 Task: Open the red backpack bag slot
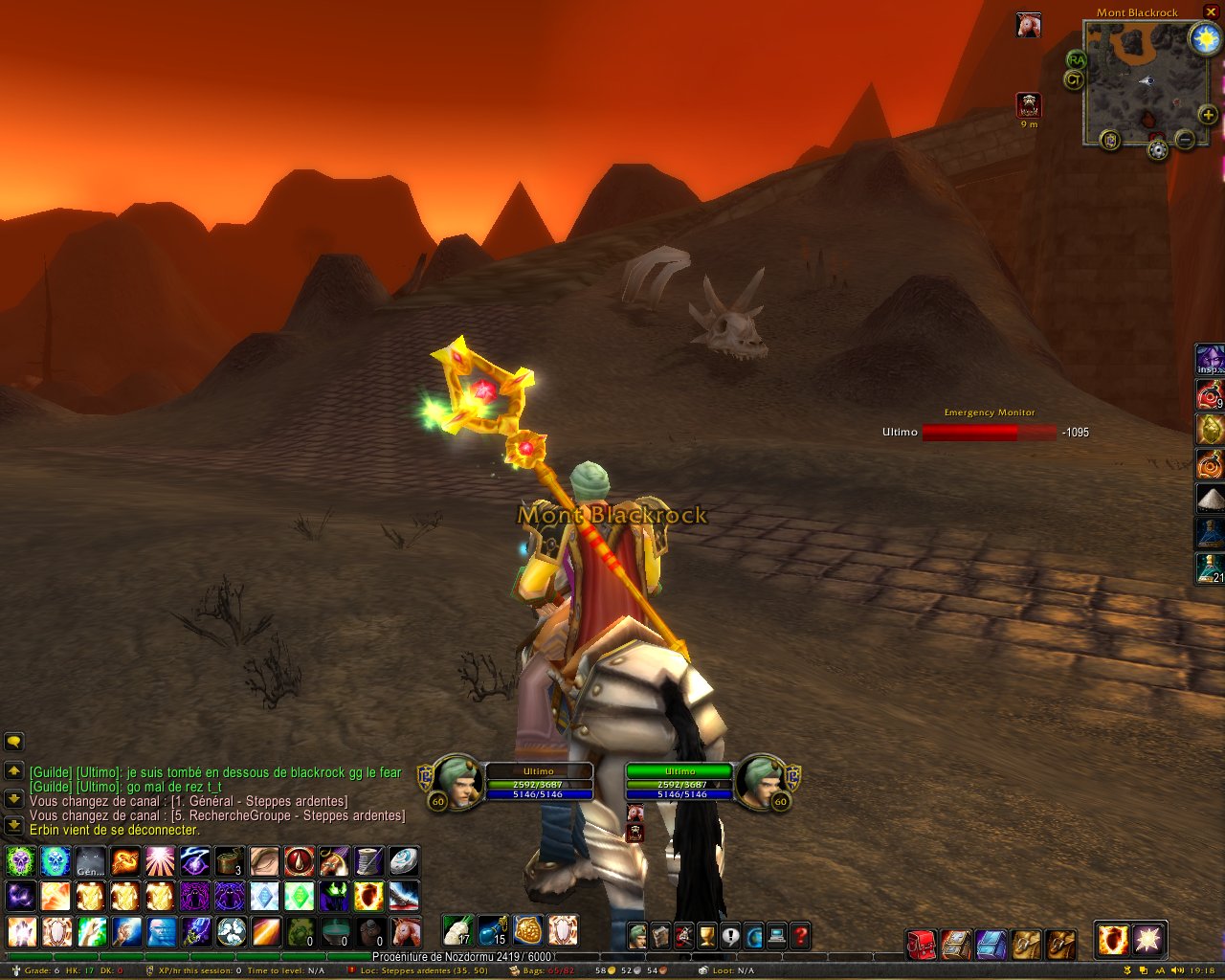[x=921, y=944]
